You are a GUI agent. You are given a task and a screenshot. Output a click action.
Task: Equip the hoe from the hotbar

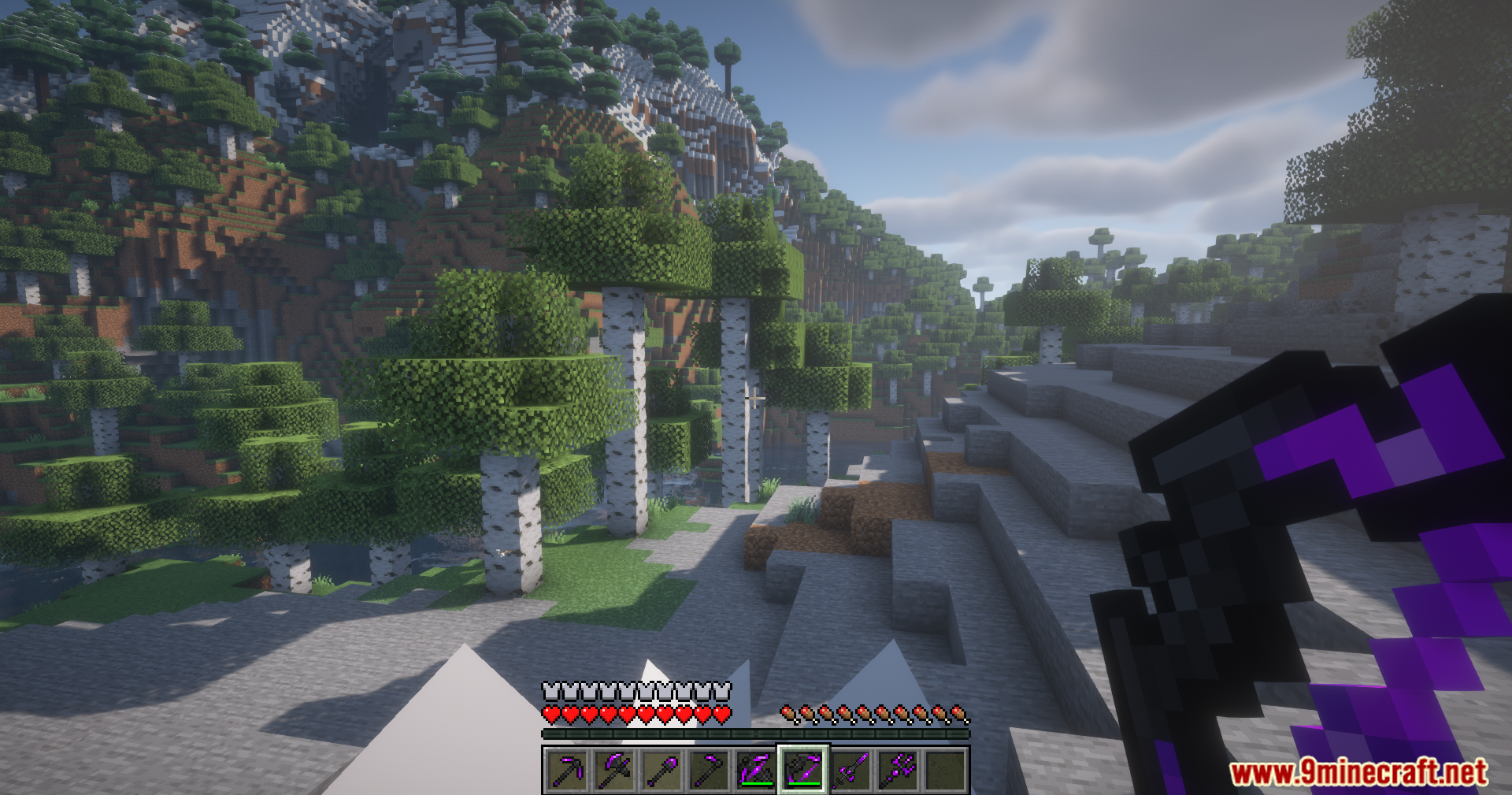[709, 770]
